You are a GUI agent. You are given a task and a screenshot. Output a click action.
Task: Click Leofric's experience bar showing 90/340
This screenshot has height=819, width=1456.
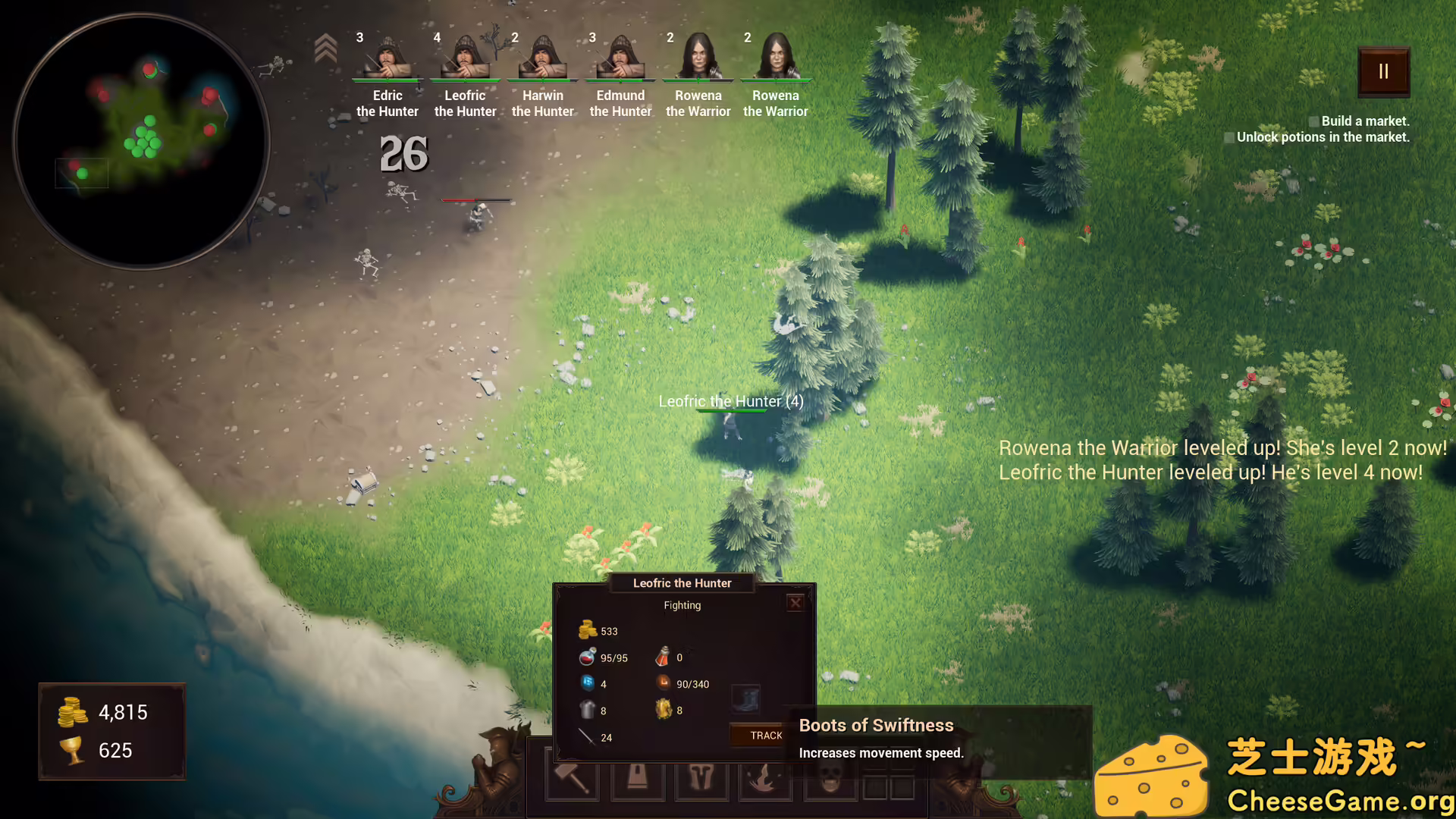(x=664, y=684)
